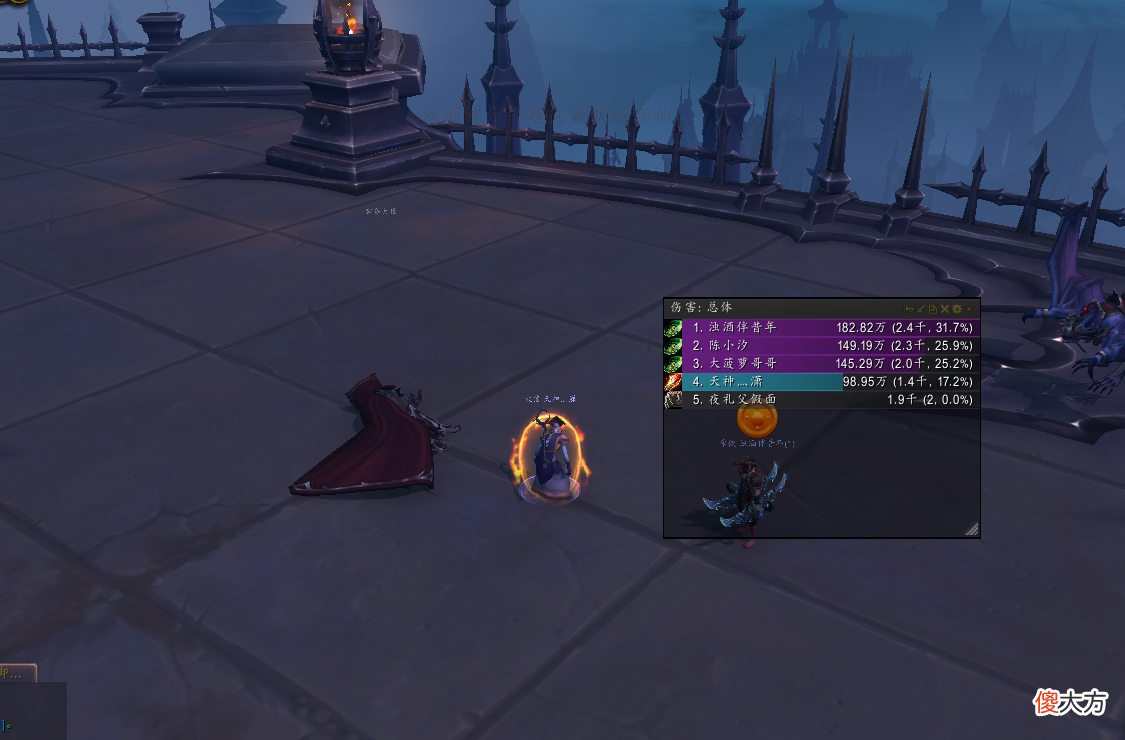Open the sword segment icon on meter
This screenshot has height=740, width=1125.
(x=921, y=309)
